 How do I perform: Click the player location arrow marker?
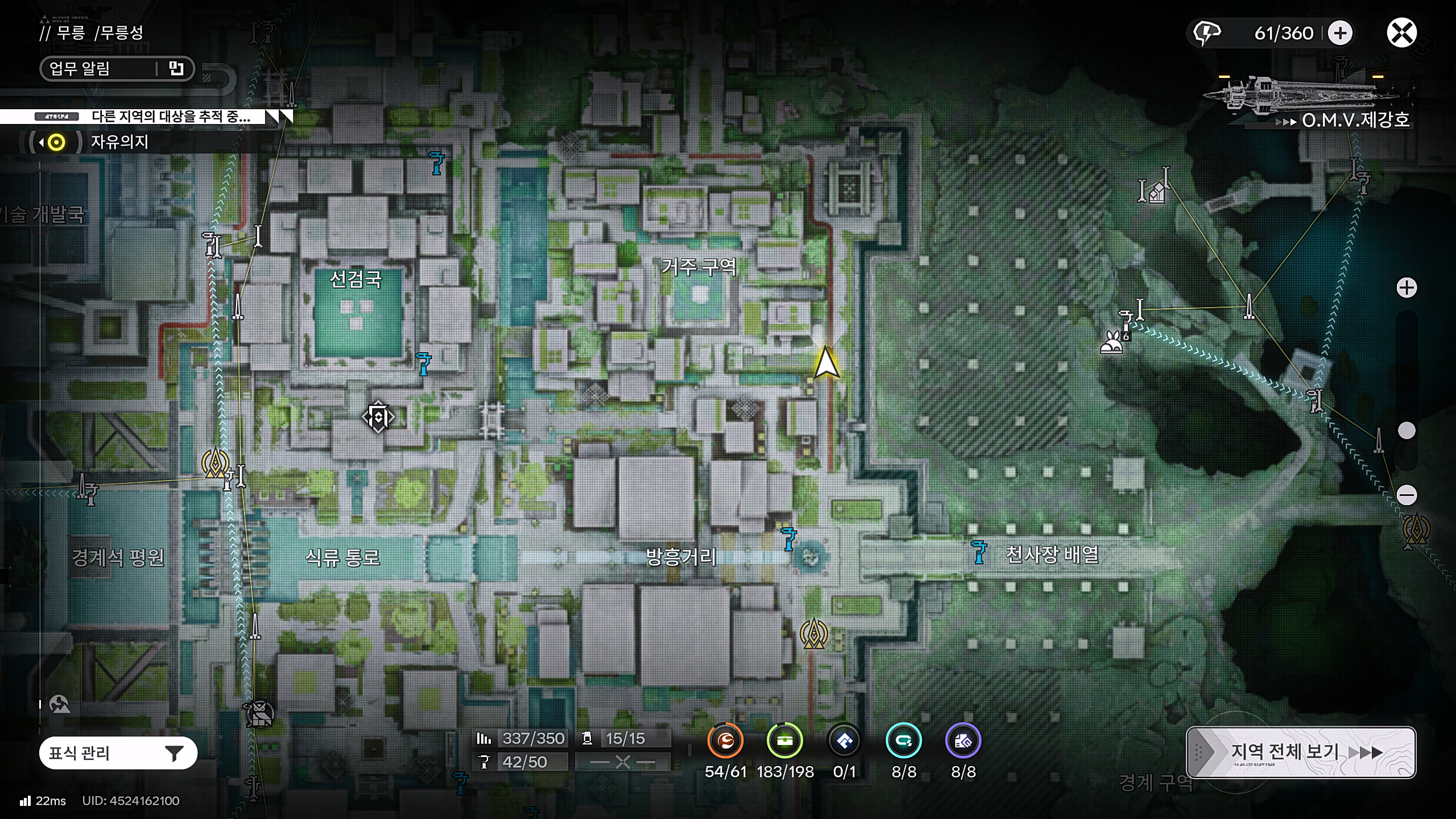pyautogui.click(x=826, y=363)
